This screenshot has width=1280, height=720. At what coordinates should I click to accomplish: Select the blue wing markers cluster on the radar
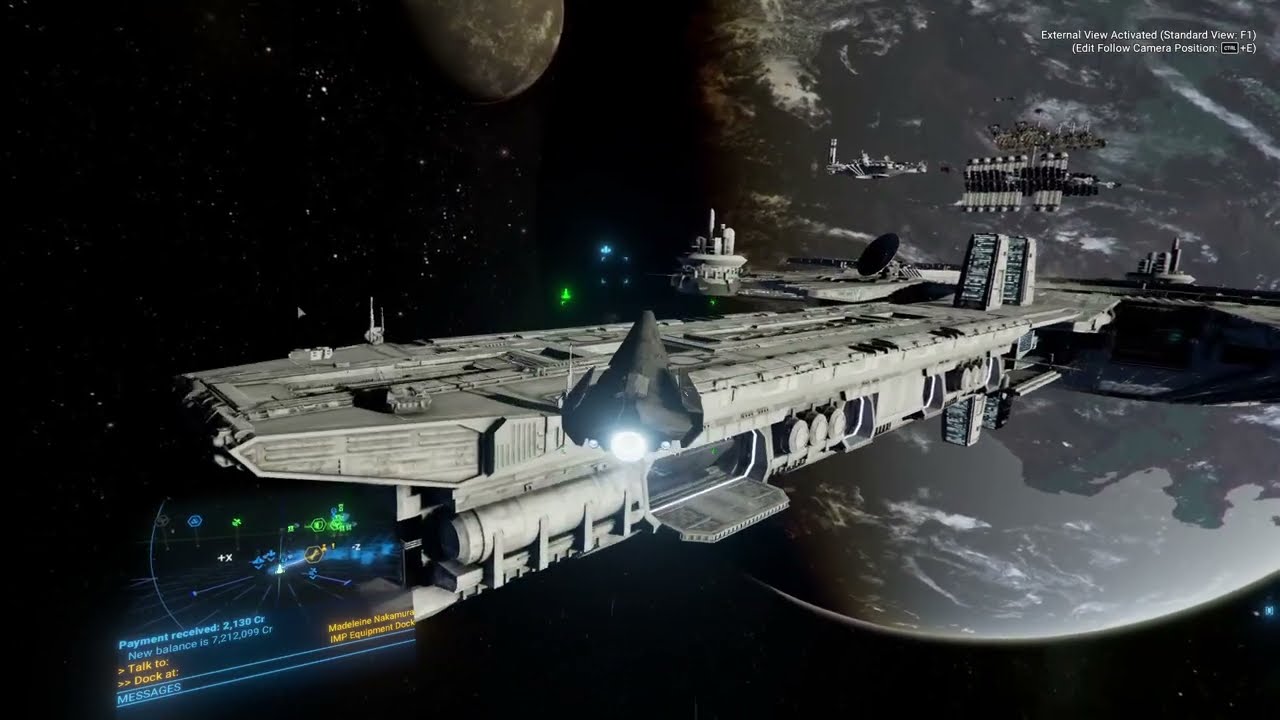[x=262, y=558]
